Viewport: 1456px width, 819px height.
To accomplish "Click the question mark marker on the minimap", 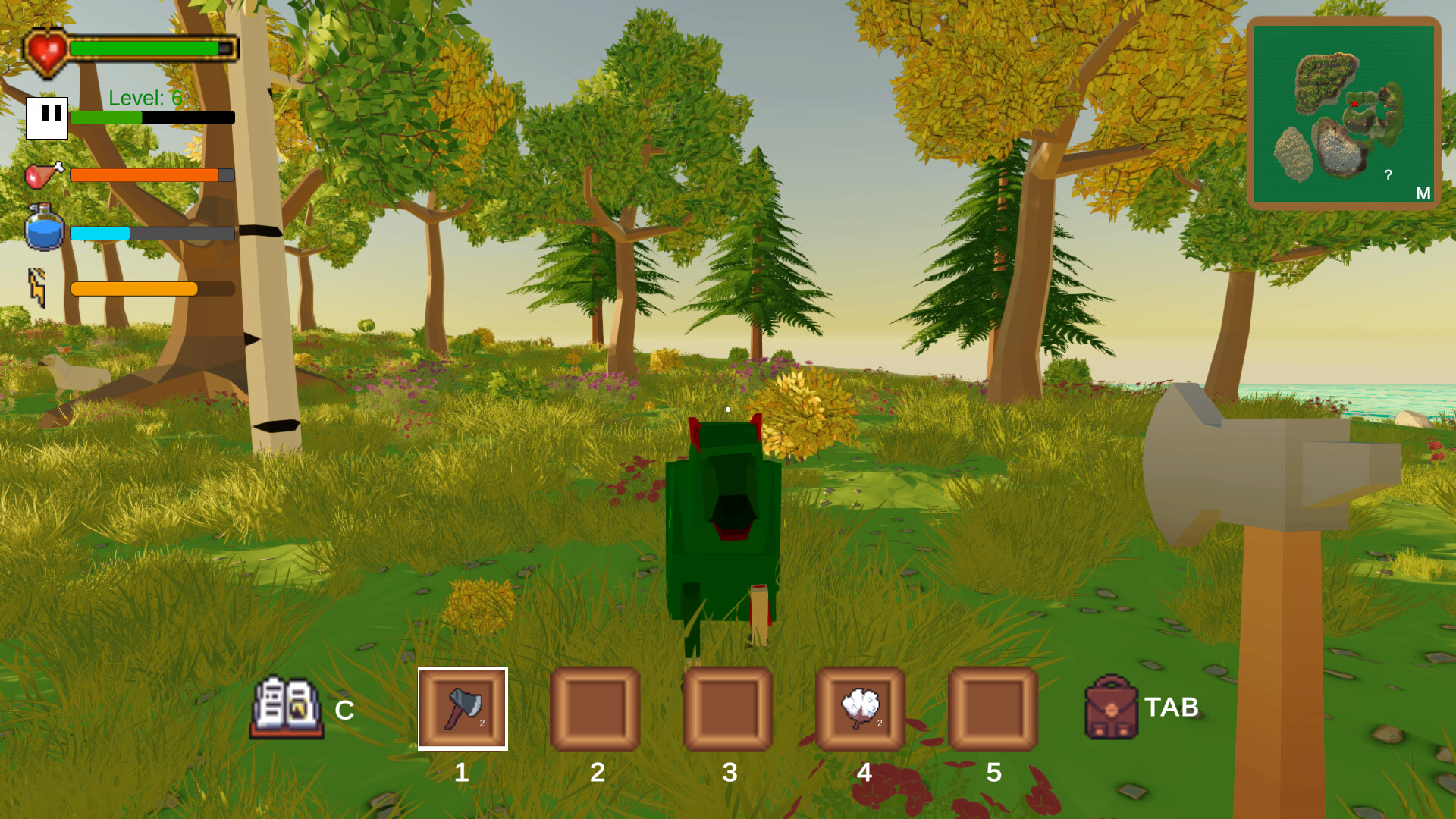I will (x=1388, y=174).
